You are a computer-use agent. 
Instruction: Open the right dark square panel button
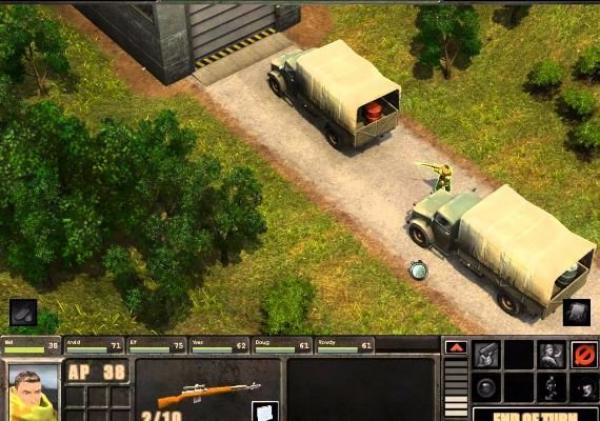click(576, 312)
